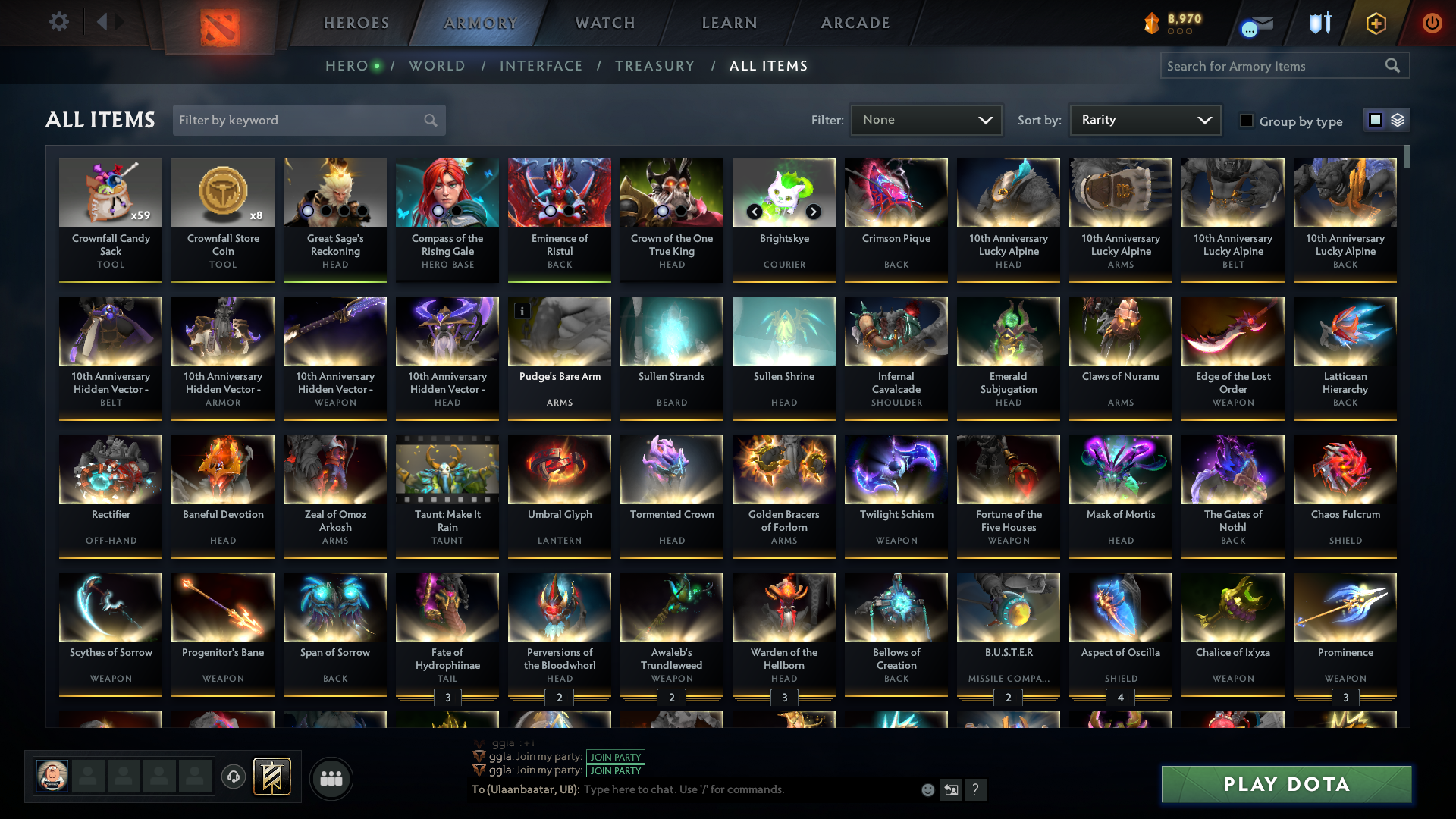
Task: Open the WATCH menu in the top bar
Action: 604,23
